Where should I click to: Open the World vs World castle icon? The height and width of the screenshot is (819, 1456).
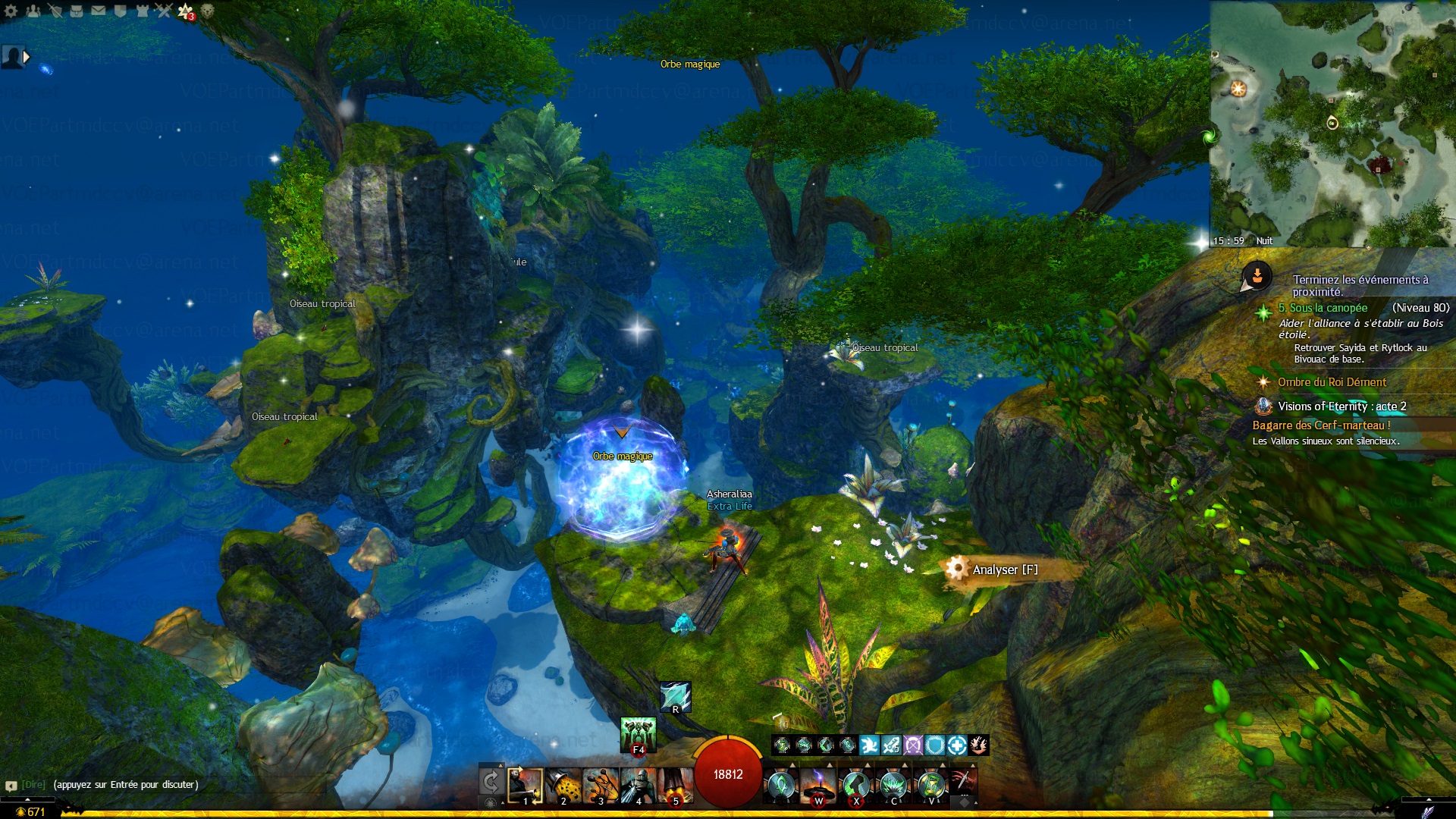click(142, 11)
